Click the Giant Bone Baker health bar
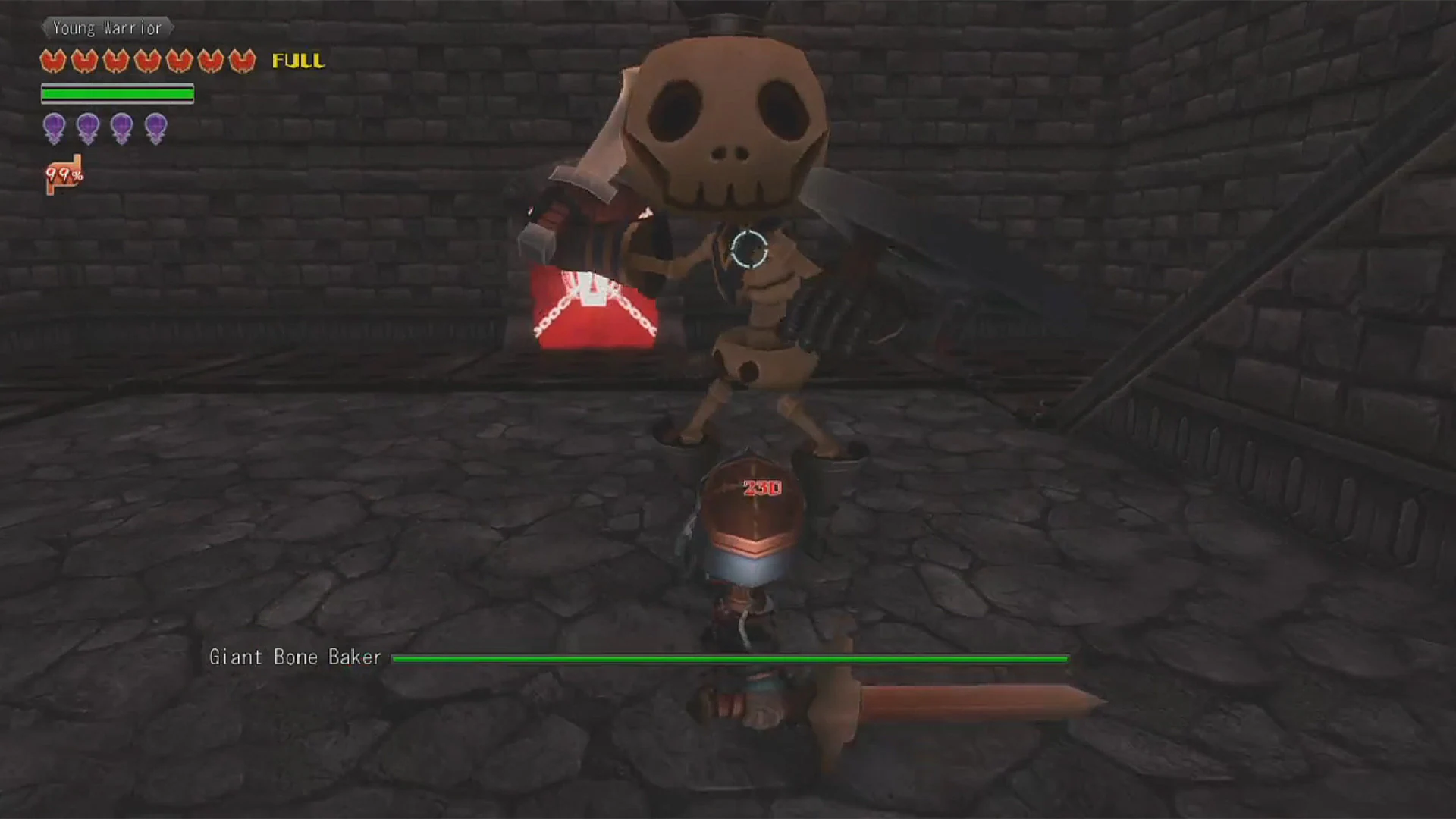This screenshot has height=819, width=1456. 728,659
